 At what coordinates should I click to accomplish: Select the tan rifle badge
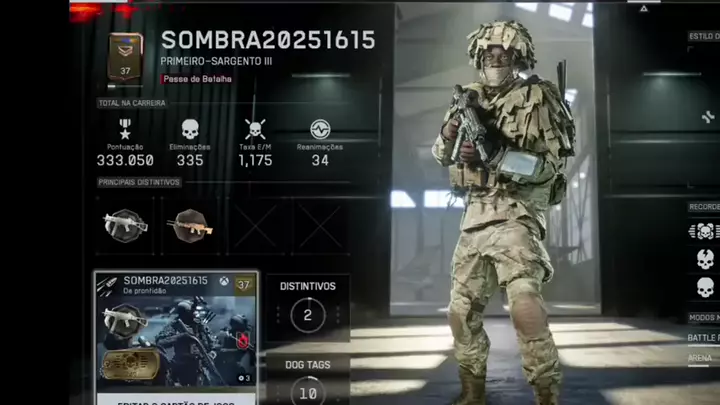190,224
